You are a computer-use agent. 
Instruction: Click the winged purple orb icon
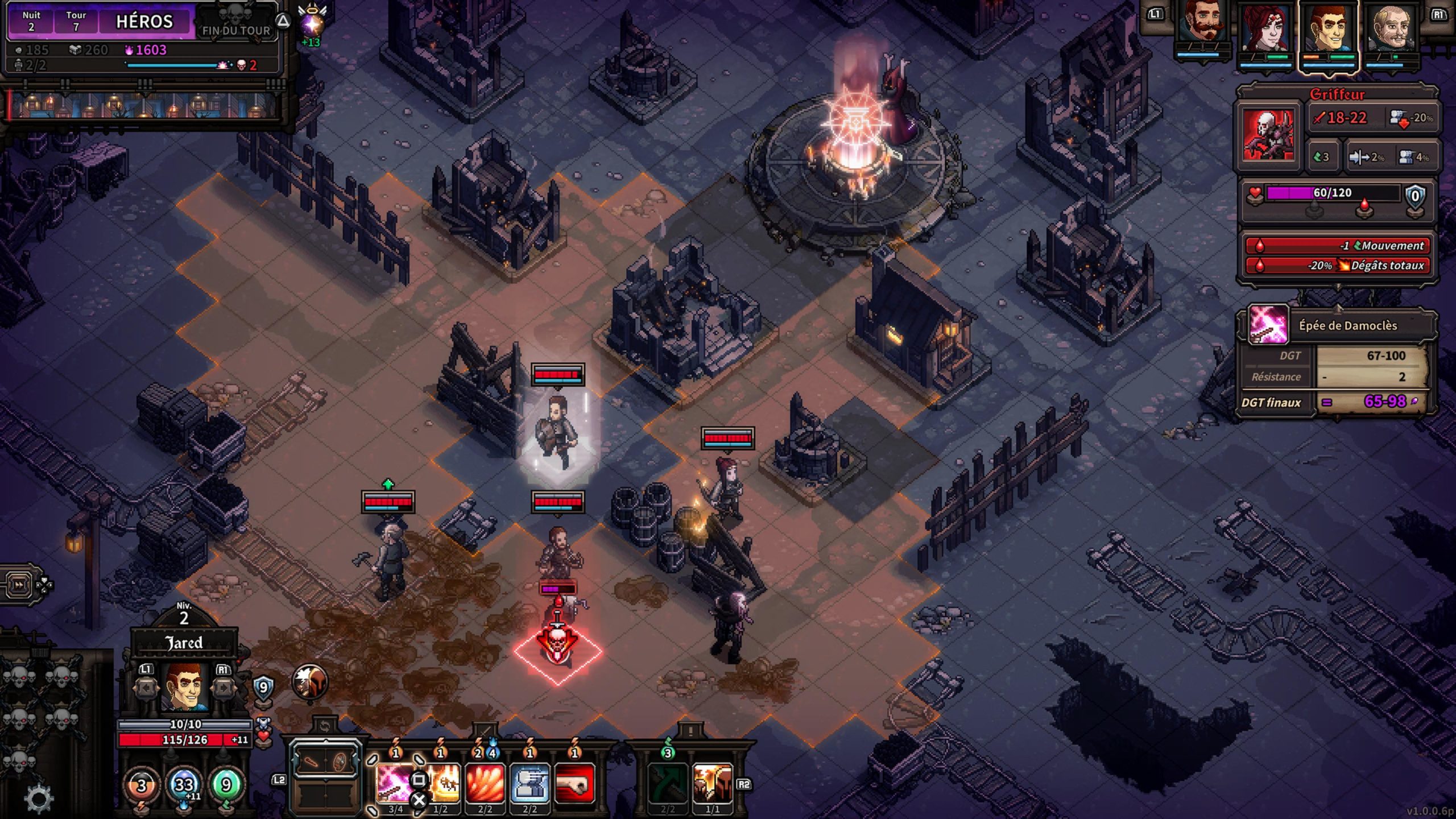pyautogui.click(x=312, y=24)
